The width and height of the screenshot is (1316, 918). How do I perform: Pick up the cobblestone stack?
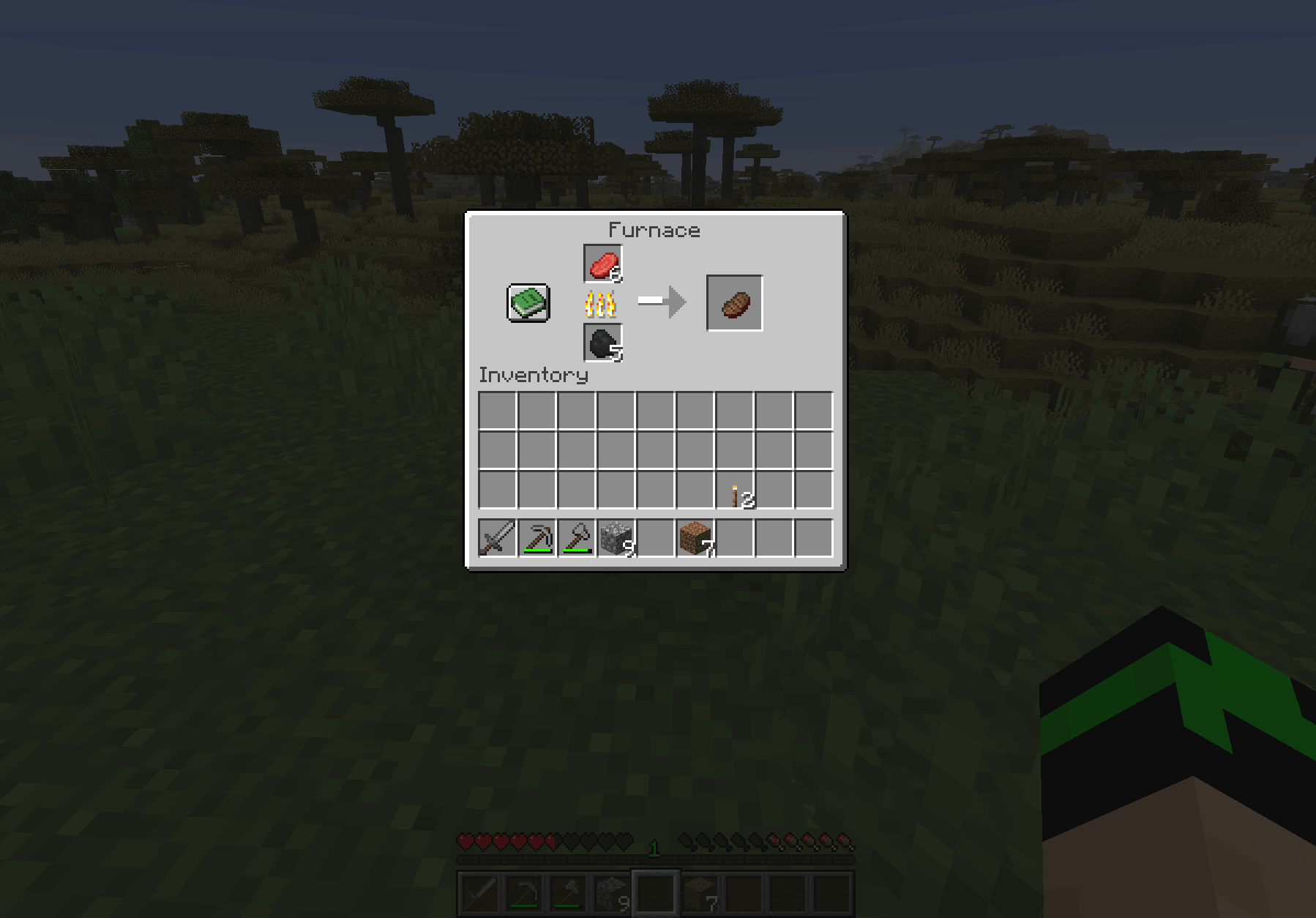pyautogui.click(x=616, y=538)
